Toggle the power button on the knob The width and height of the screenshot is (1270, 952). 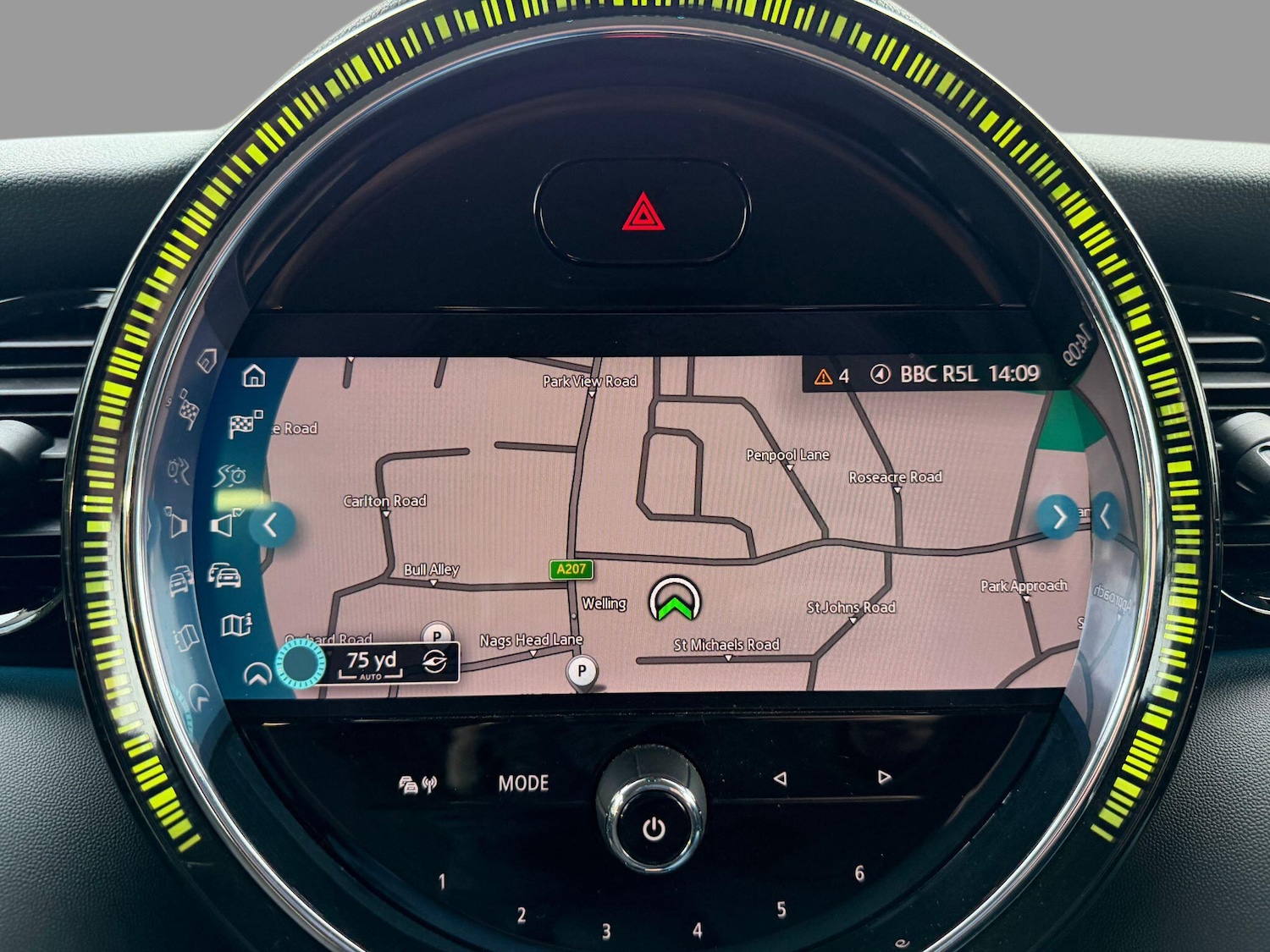click(653, 828)
